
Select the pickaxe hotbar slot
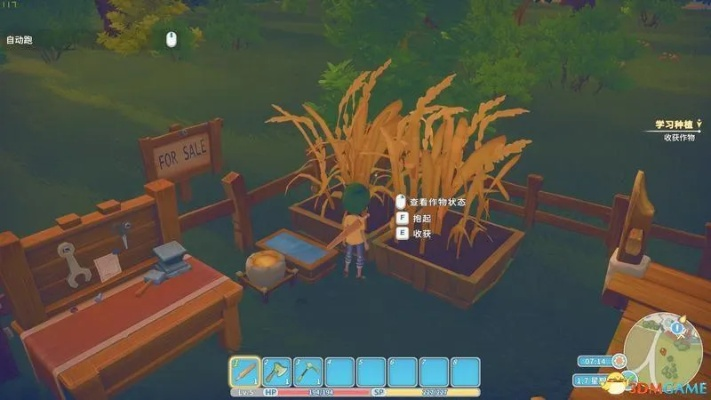307,372
